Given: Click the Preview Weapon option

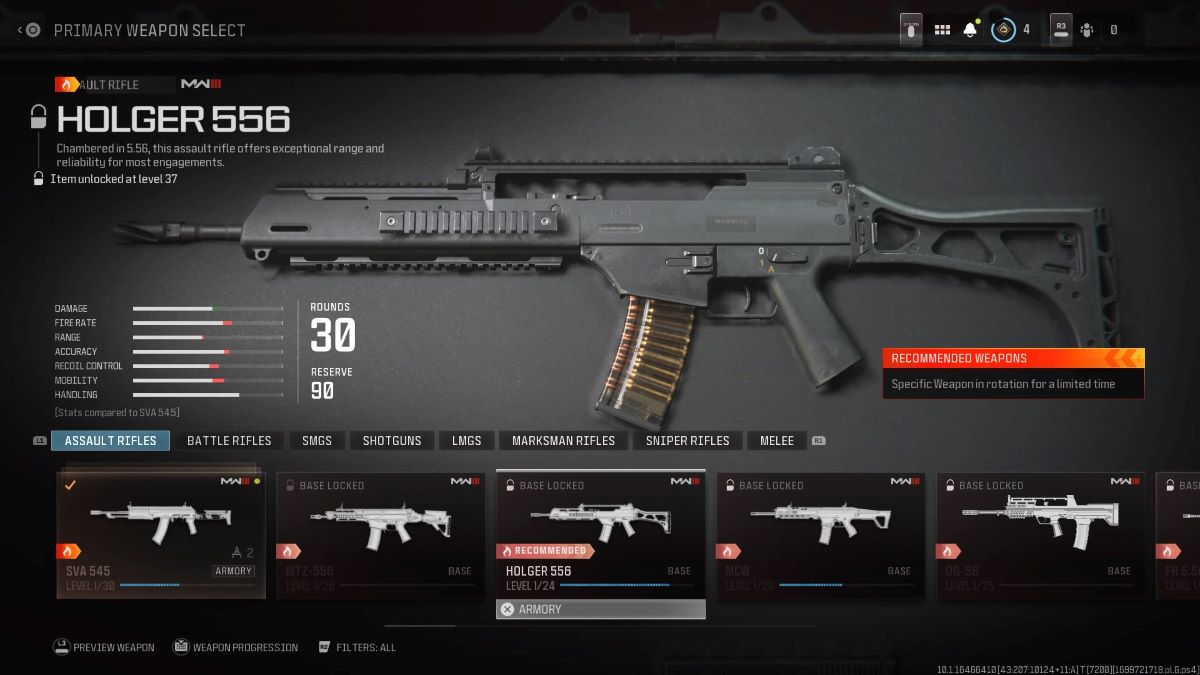Looking at the screenshot, I should coord(104,647).
